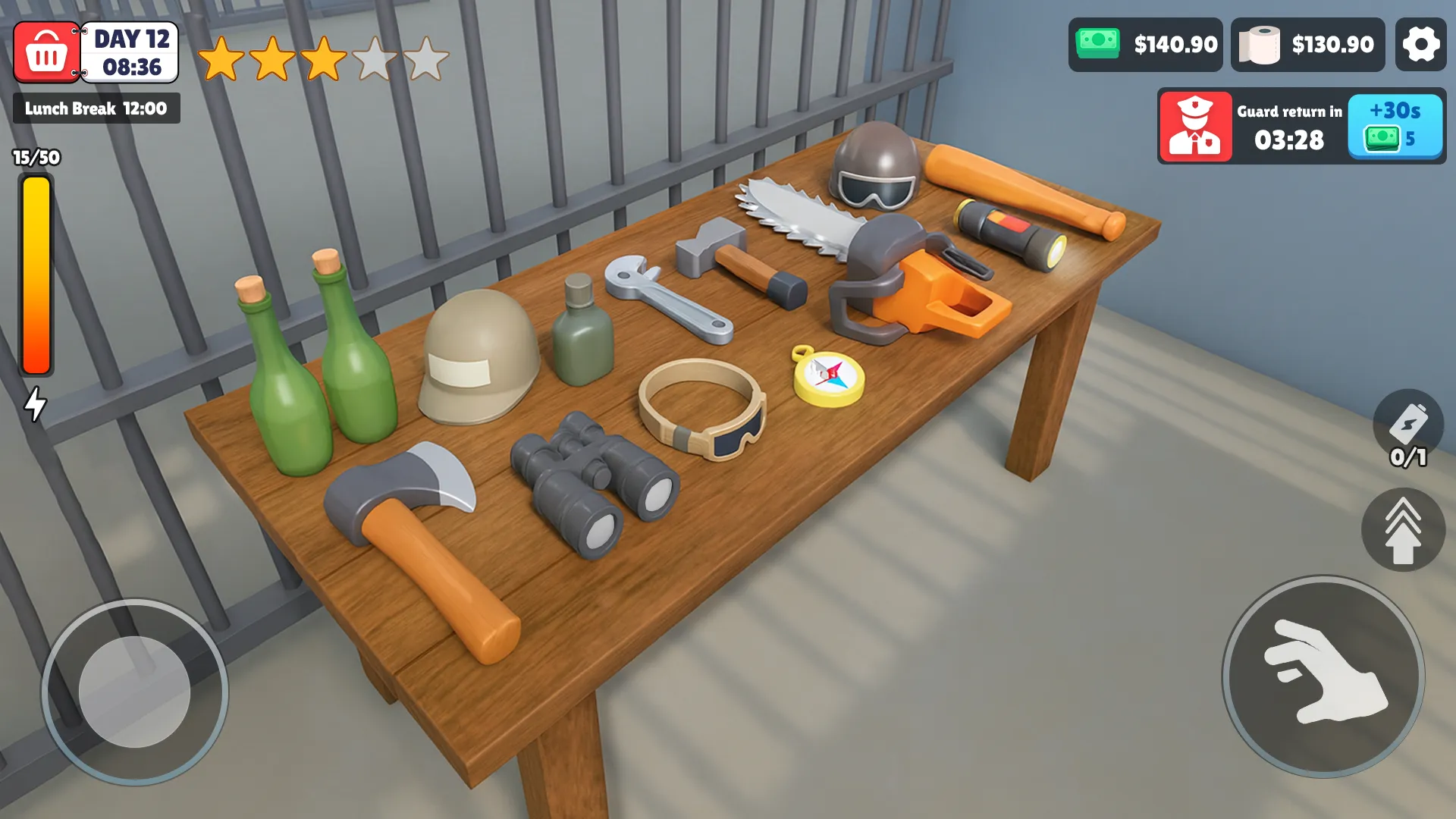The width and height of the screenshot is (1456, 819).
Task: Tap the toilet paper currency counter
Action: click(1307, 44)
